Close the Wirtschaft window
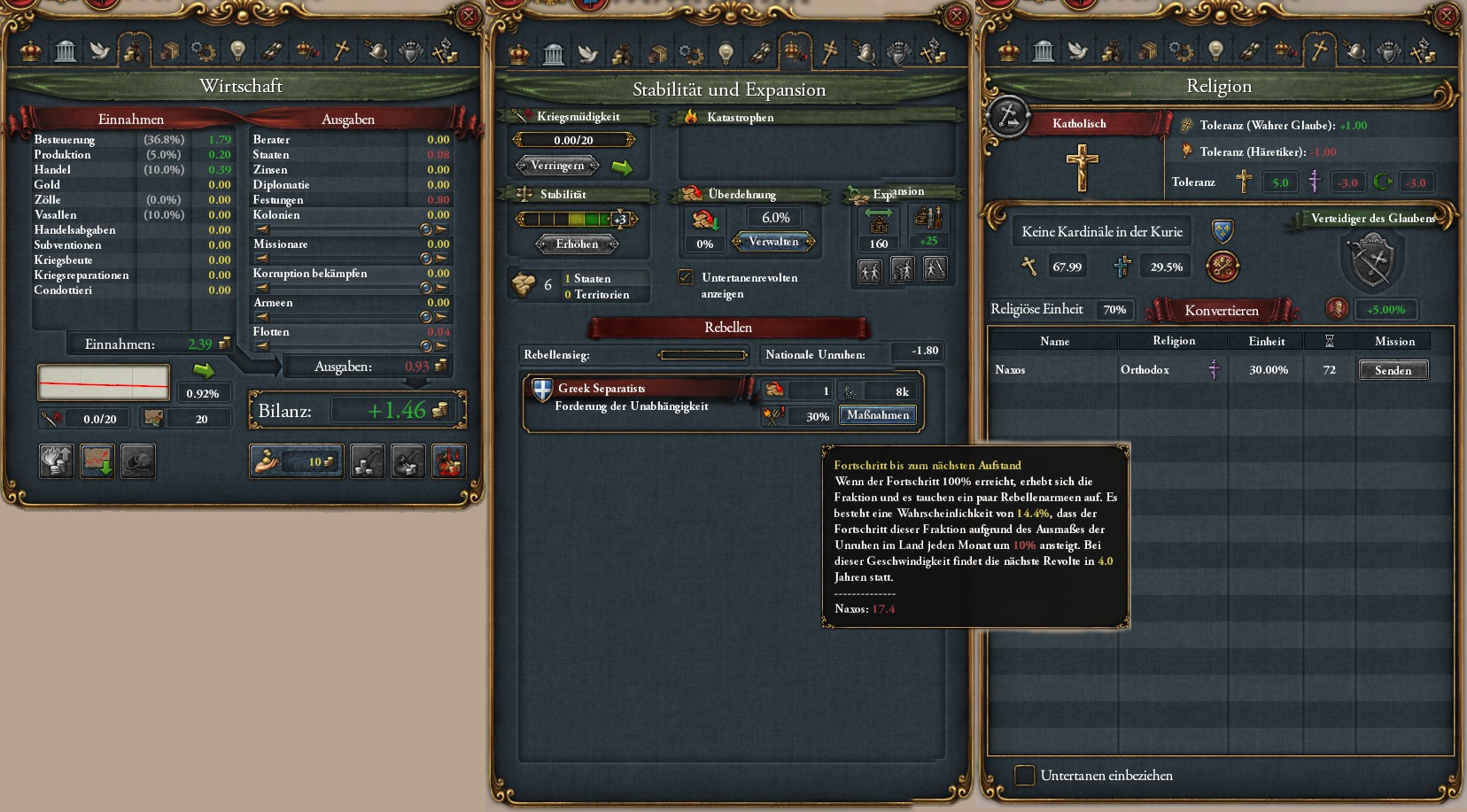This screenshot has width=1467, height=812. click(x=468, y=16)
